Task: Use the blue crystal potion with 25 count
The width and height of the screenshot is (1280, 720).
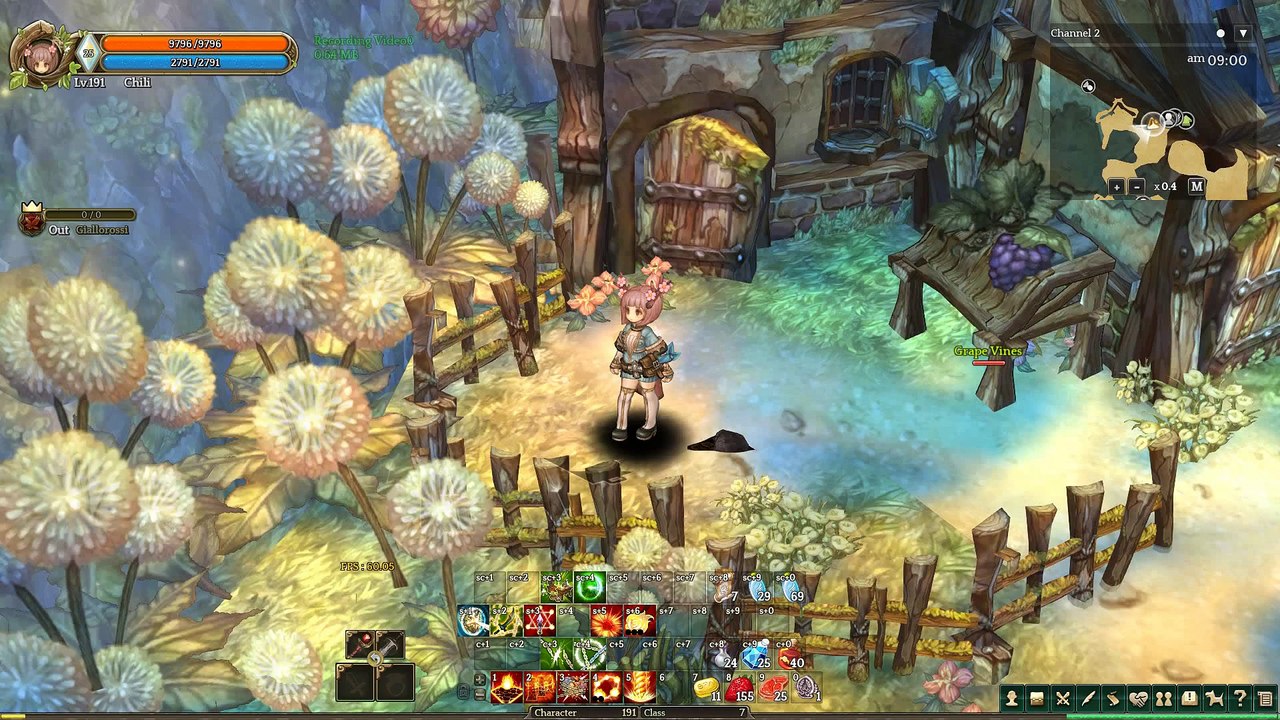Action: click(x=756, y=655)
